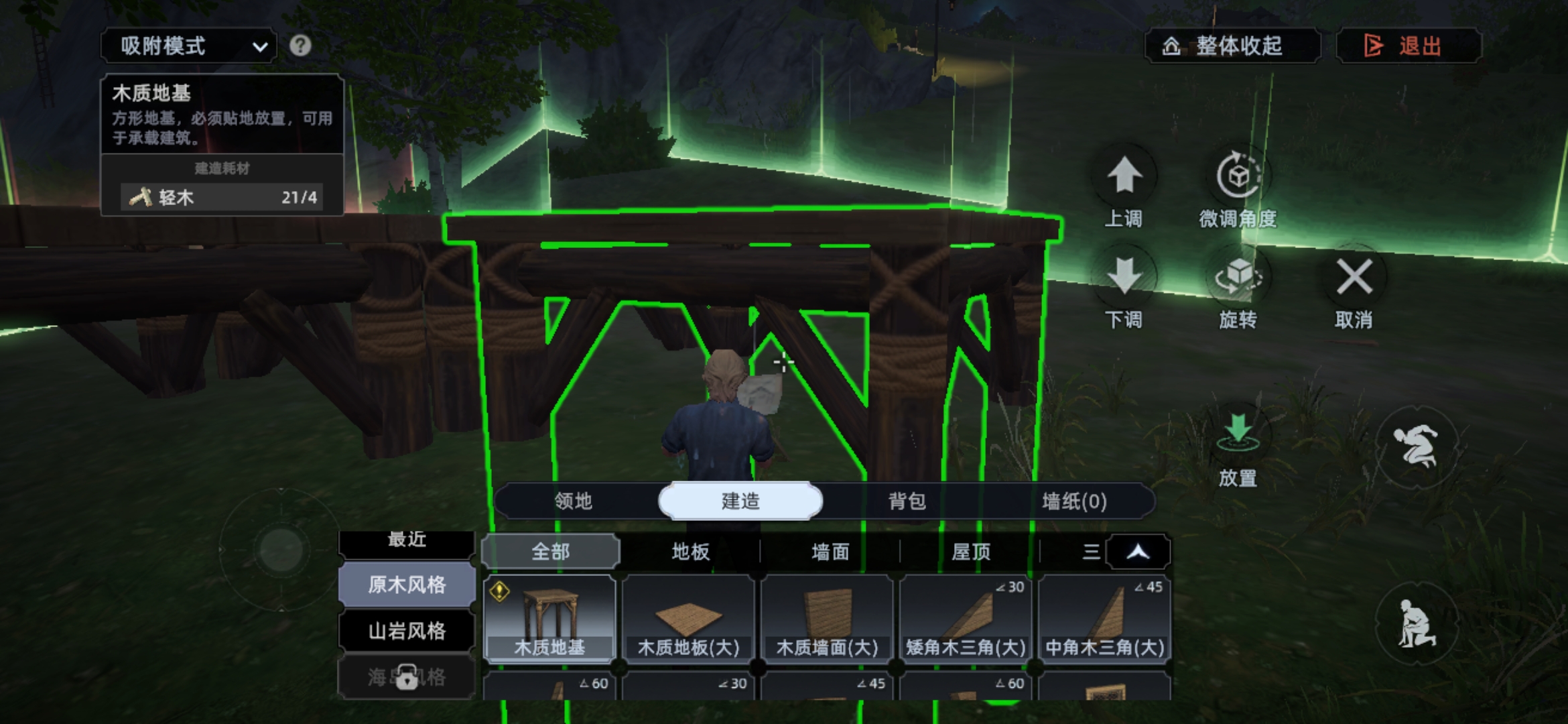Filter by 墙面 category

point(830,552)
